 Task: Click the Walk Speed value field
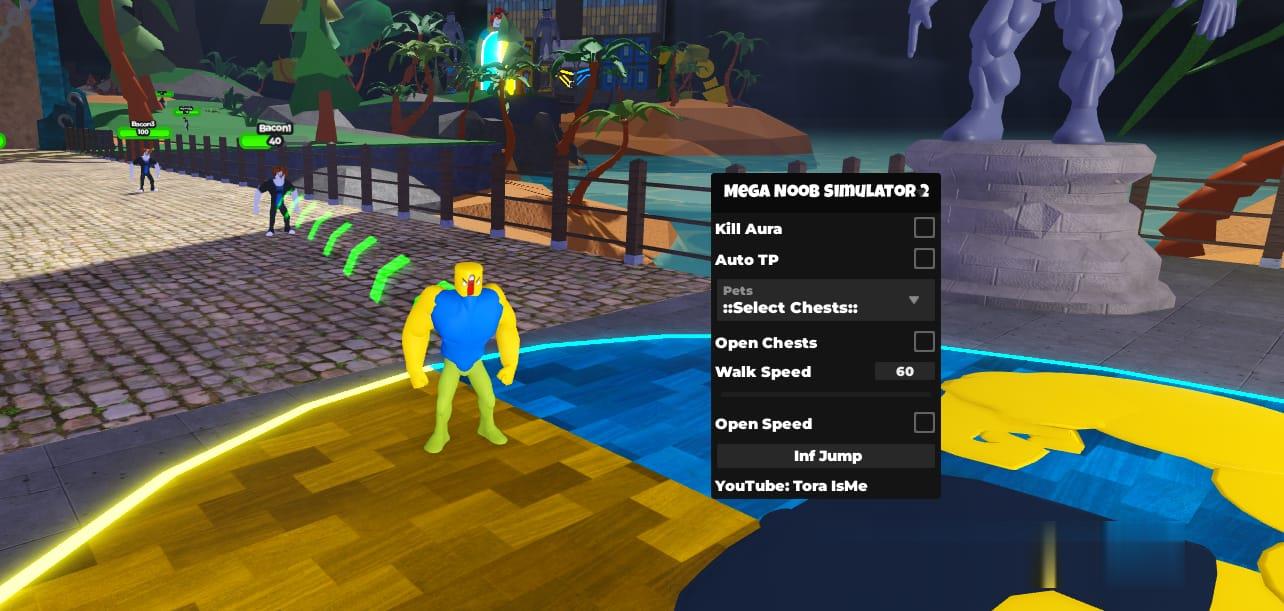click(904, 372)
